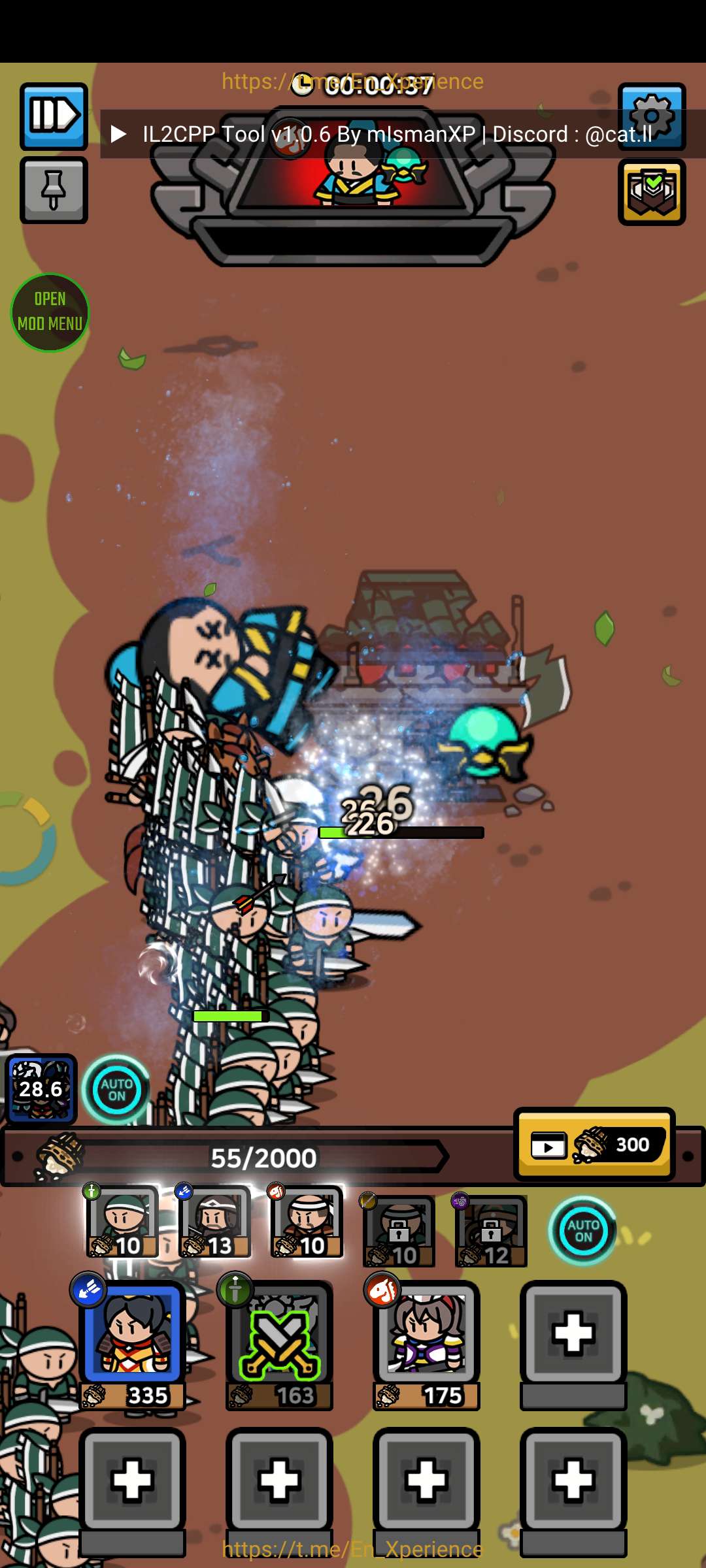Image resolution: width=706 pixels, height=1568 pixels.
Task: Select the locked unit costing 12
Action: click(x=491, y=1231)
